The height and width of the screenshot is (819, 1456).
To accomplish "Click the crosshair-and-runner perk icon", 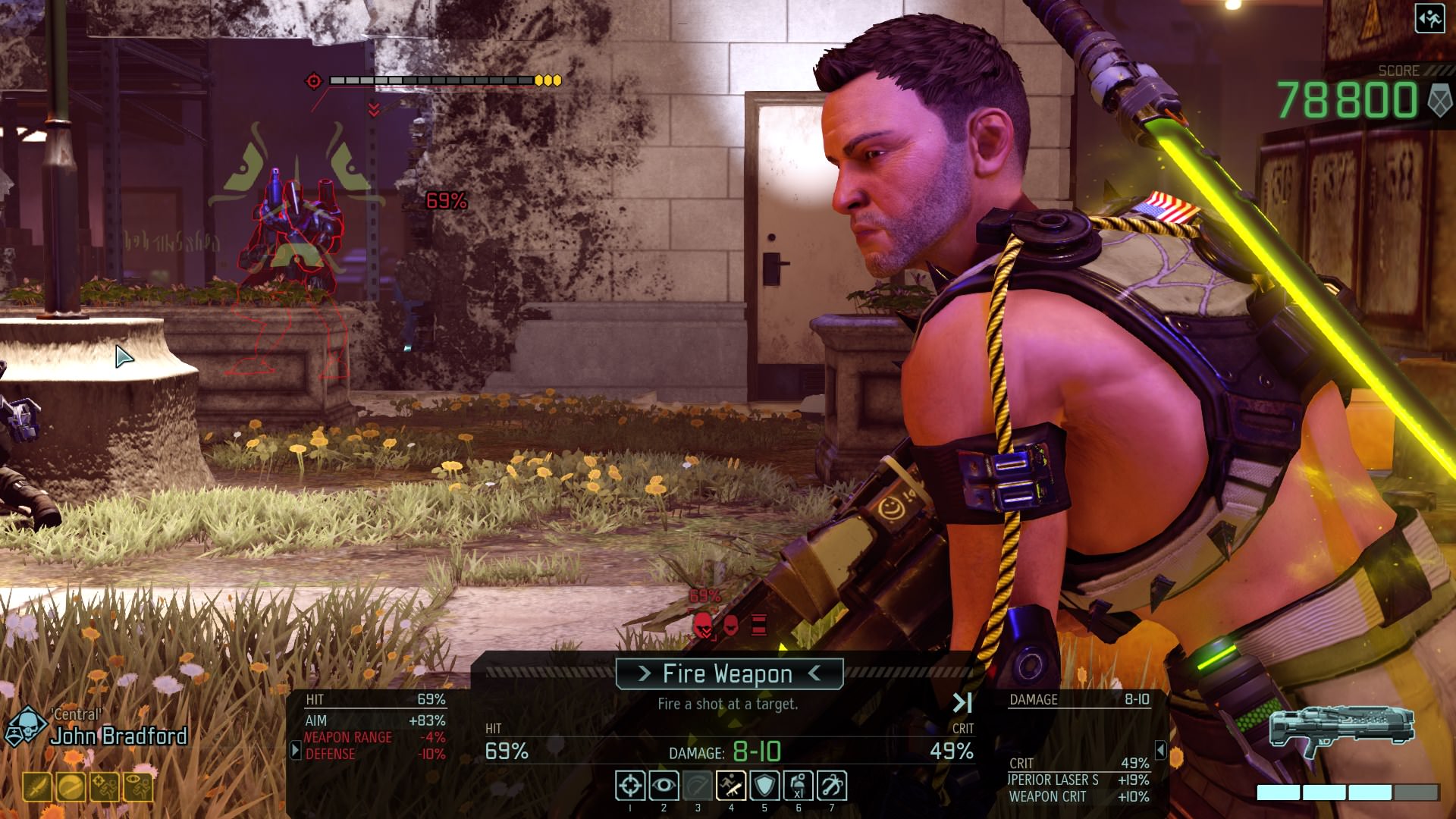I will point(104,788).
